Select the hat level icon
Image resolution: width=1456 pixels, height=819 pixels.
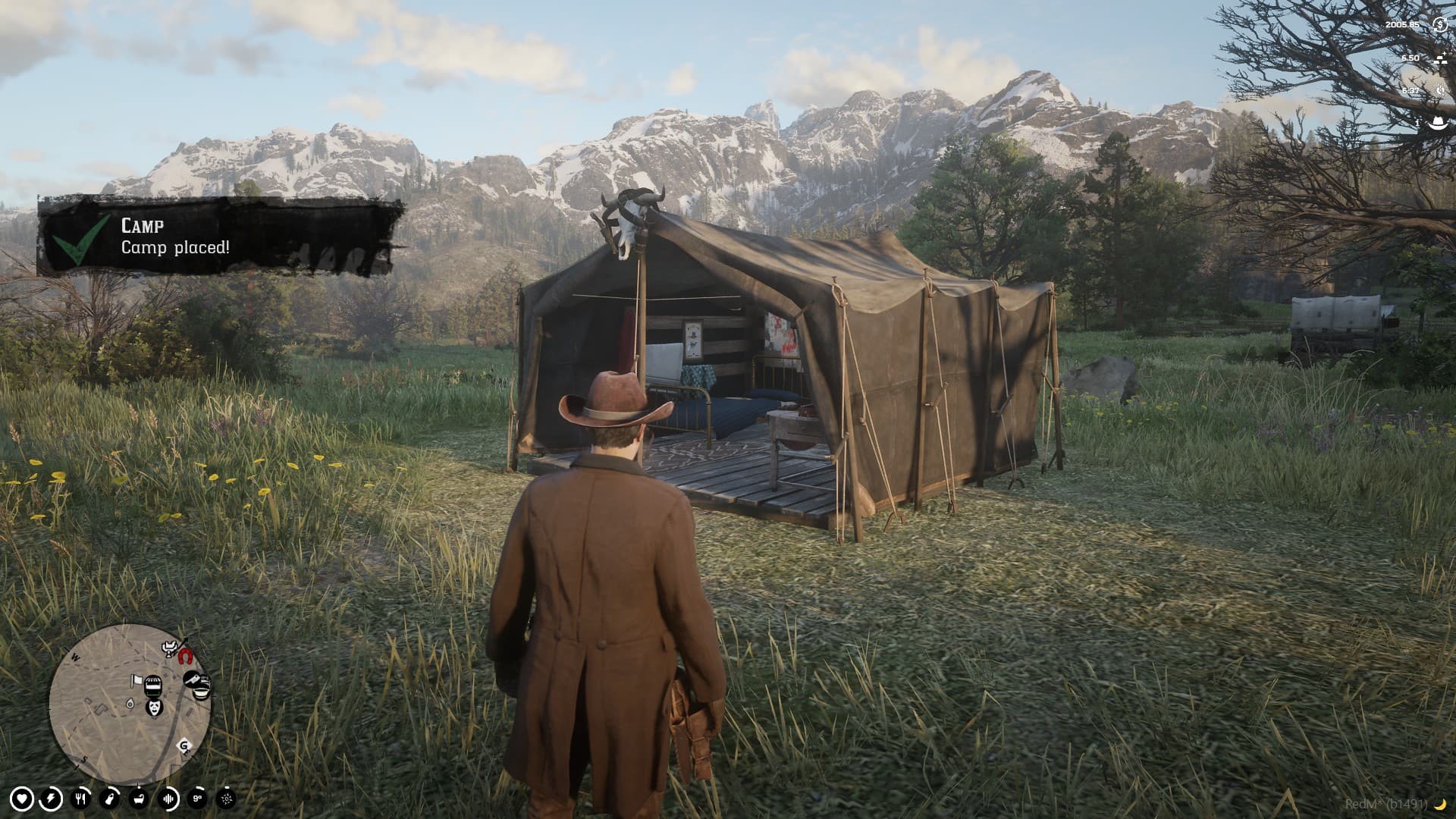pyautogui.click(x=1438, y=122)
